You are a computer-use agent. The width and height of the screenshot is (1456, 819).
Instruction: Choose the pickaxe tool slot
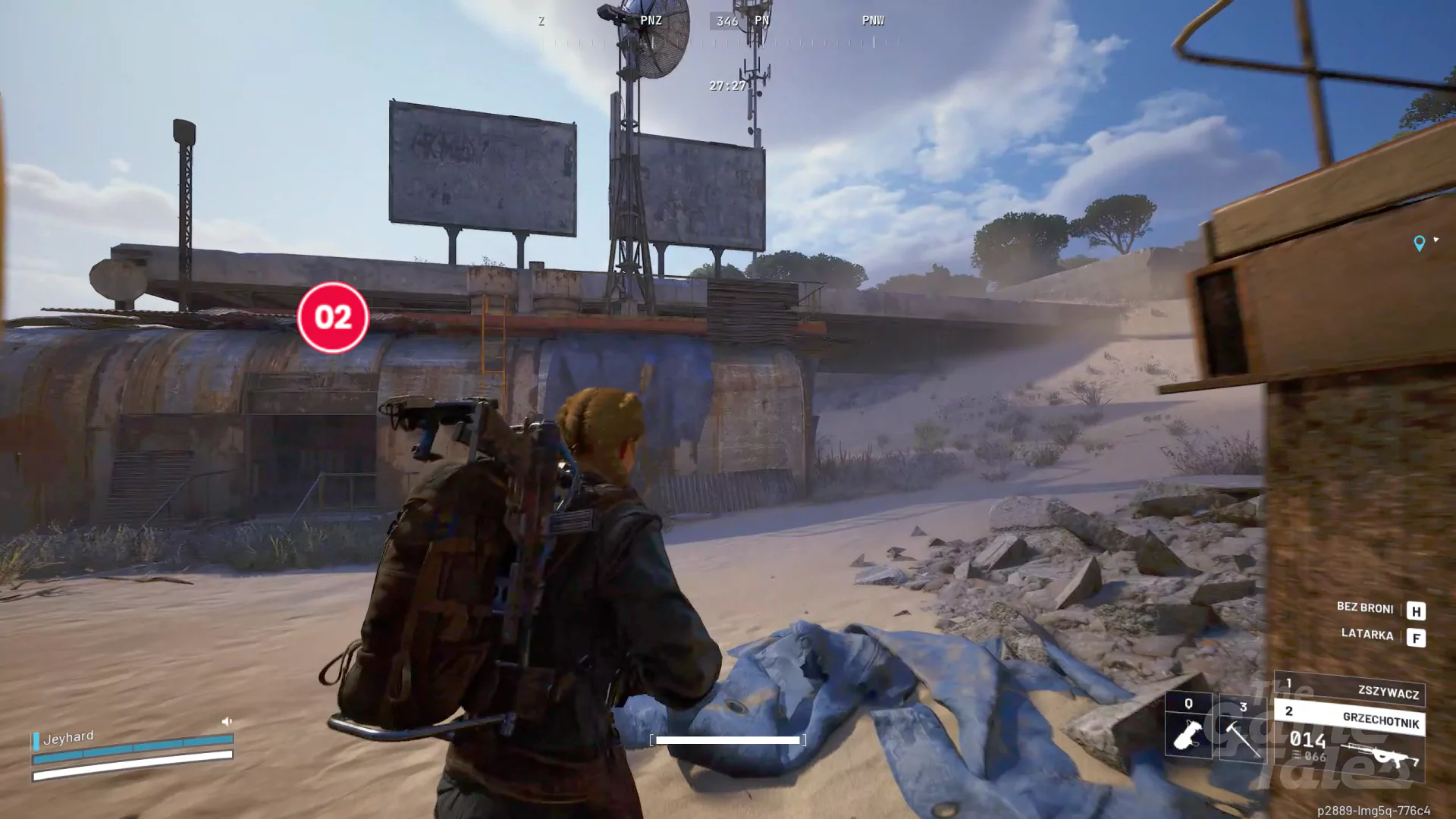(1242, 729)
